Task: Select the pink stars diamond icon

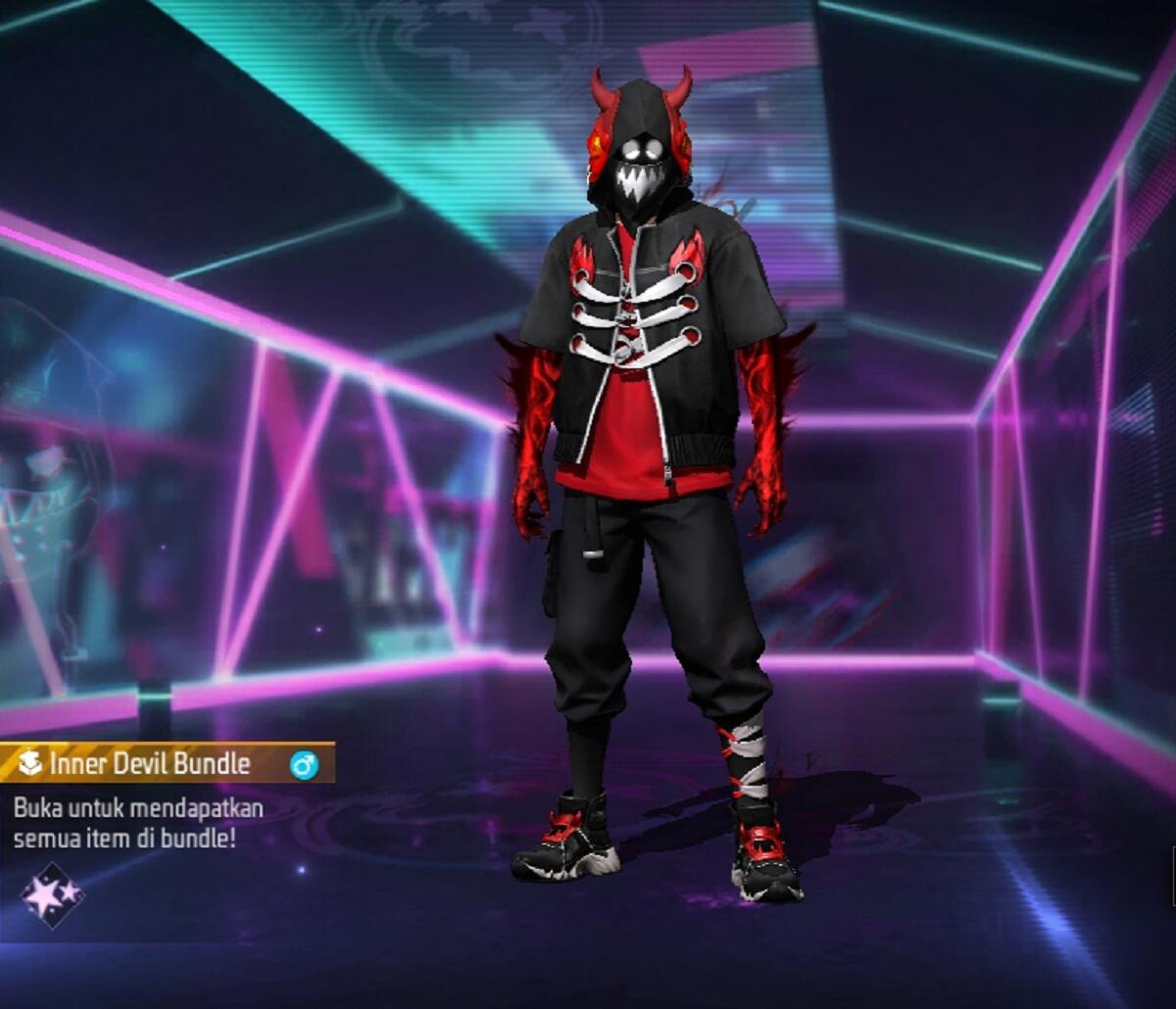Action: coord(52,893)
